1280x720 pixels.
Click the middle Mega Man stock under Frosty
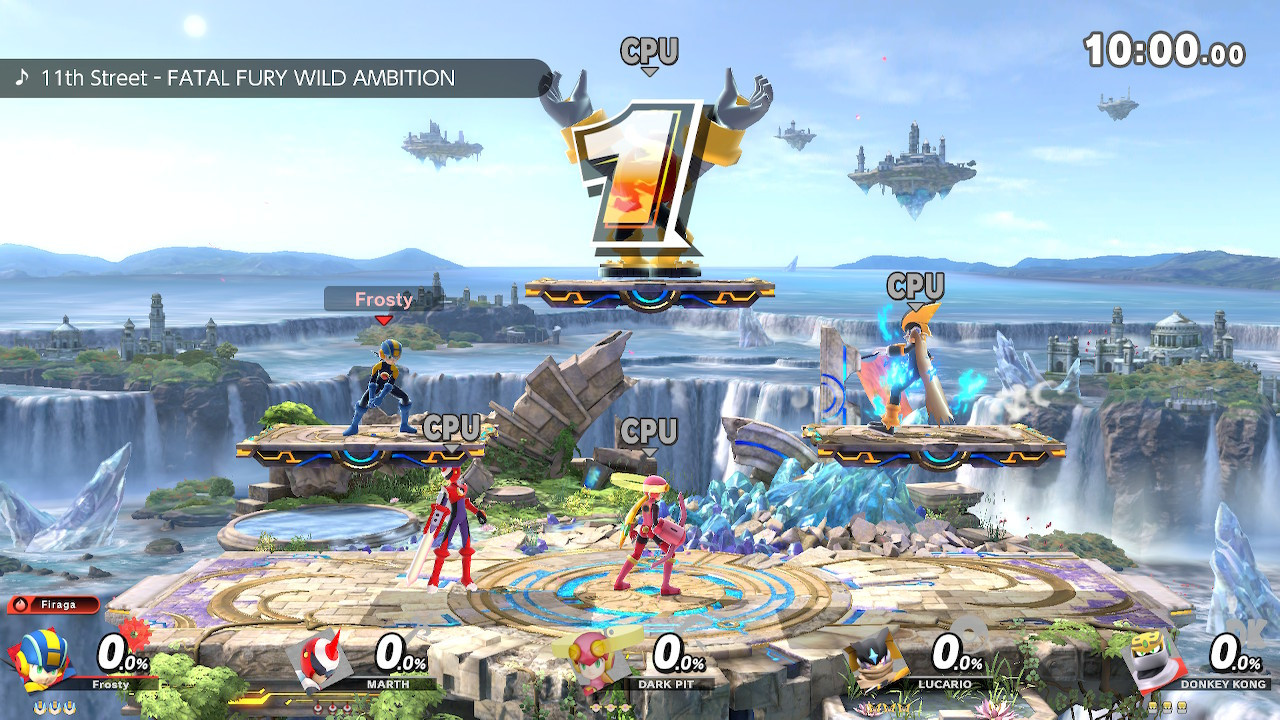click(54, 706)
